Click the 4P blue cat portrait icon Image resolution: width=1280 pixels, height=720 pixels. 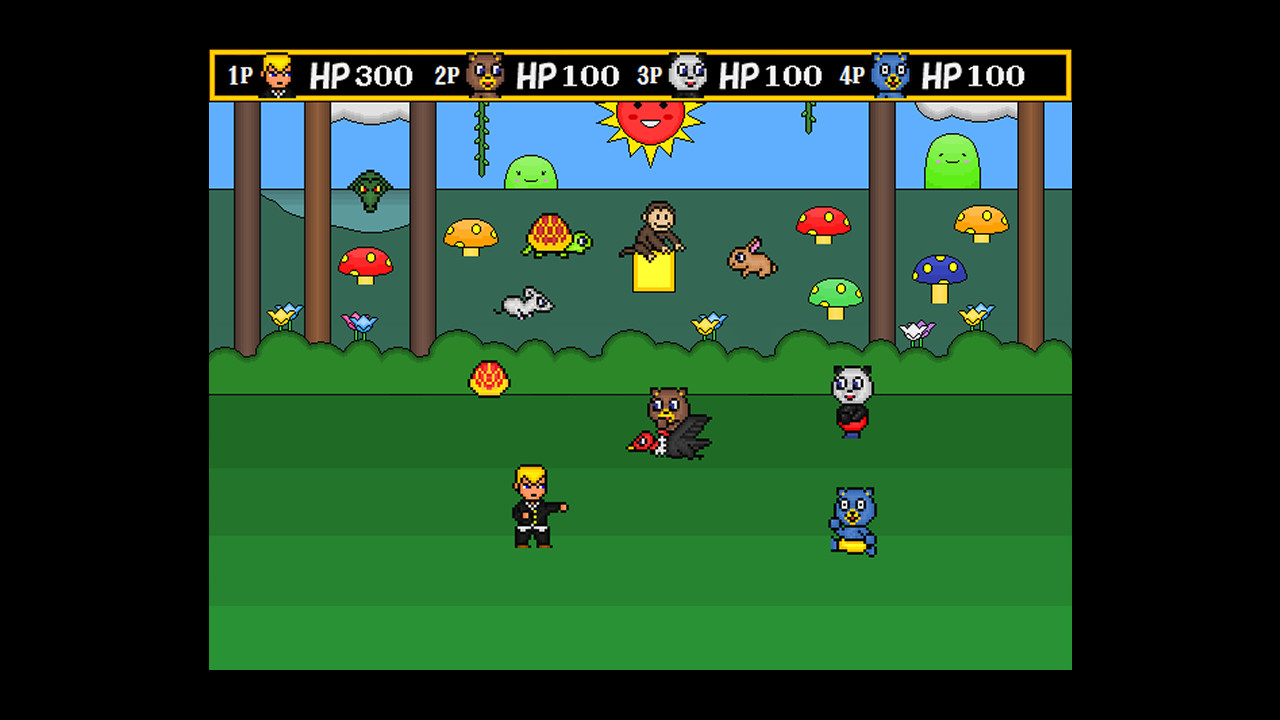tap(888, 71)
